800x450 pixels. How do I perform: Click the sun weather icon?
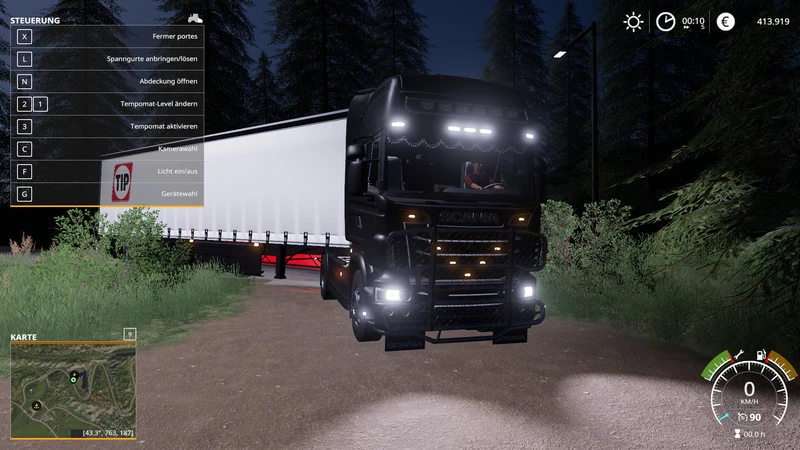[x=633, y=22]
